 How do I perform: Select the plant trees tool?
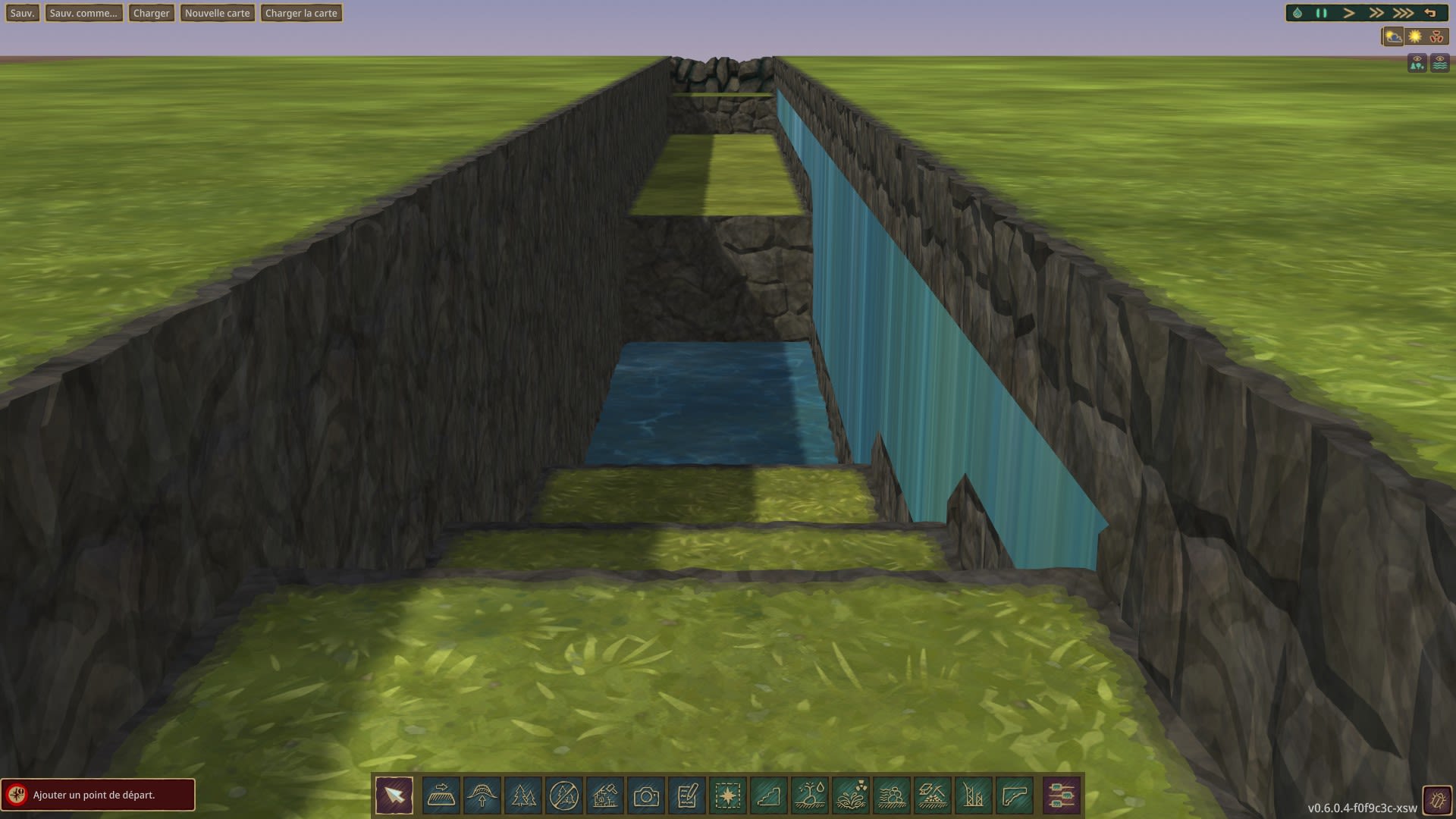[x=523, y=795]
